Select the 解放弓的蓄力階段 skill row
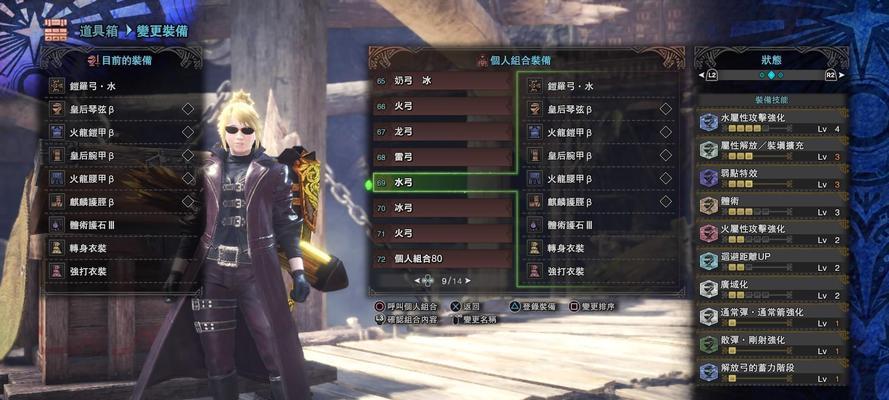Viewport: 889px width, 400px height. [771, 373]
